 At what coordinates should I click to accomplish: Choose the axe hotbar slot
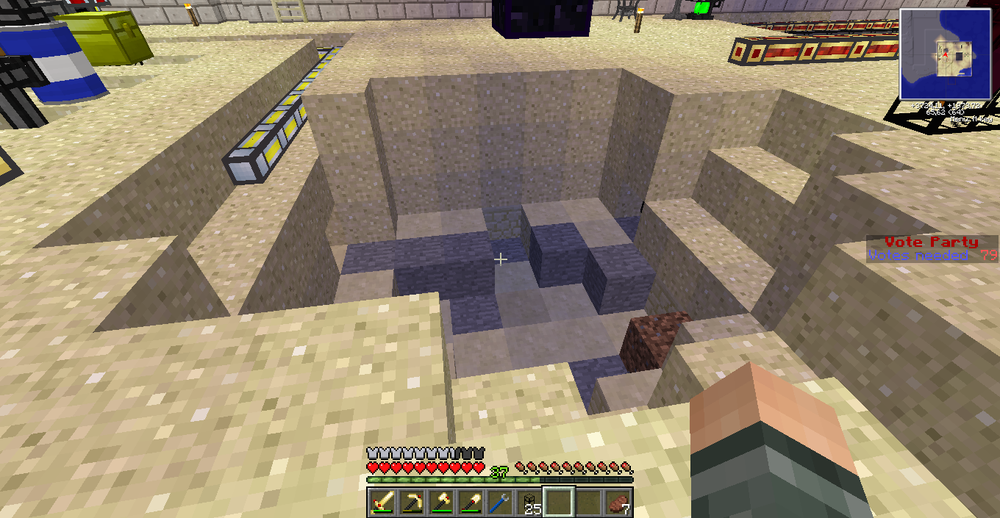pos(441,502)
